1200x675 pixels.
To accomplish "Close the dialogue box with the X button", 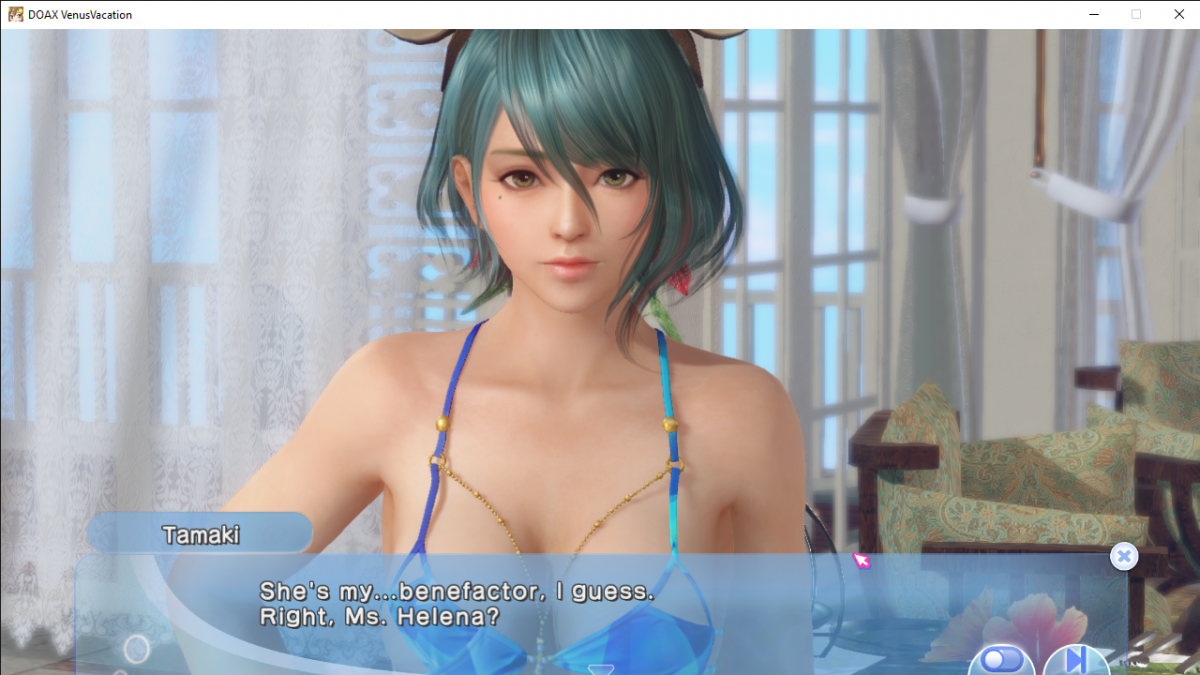I will click(1124, 557).
